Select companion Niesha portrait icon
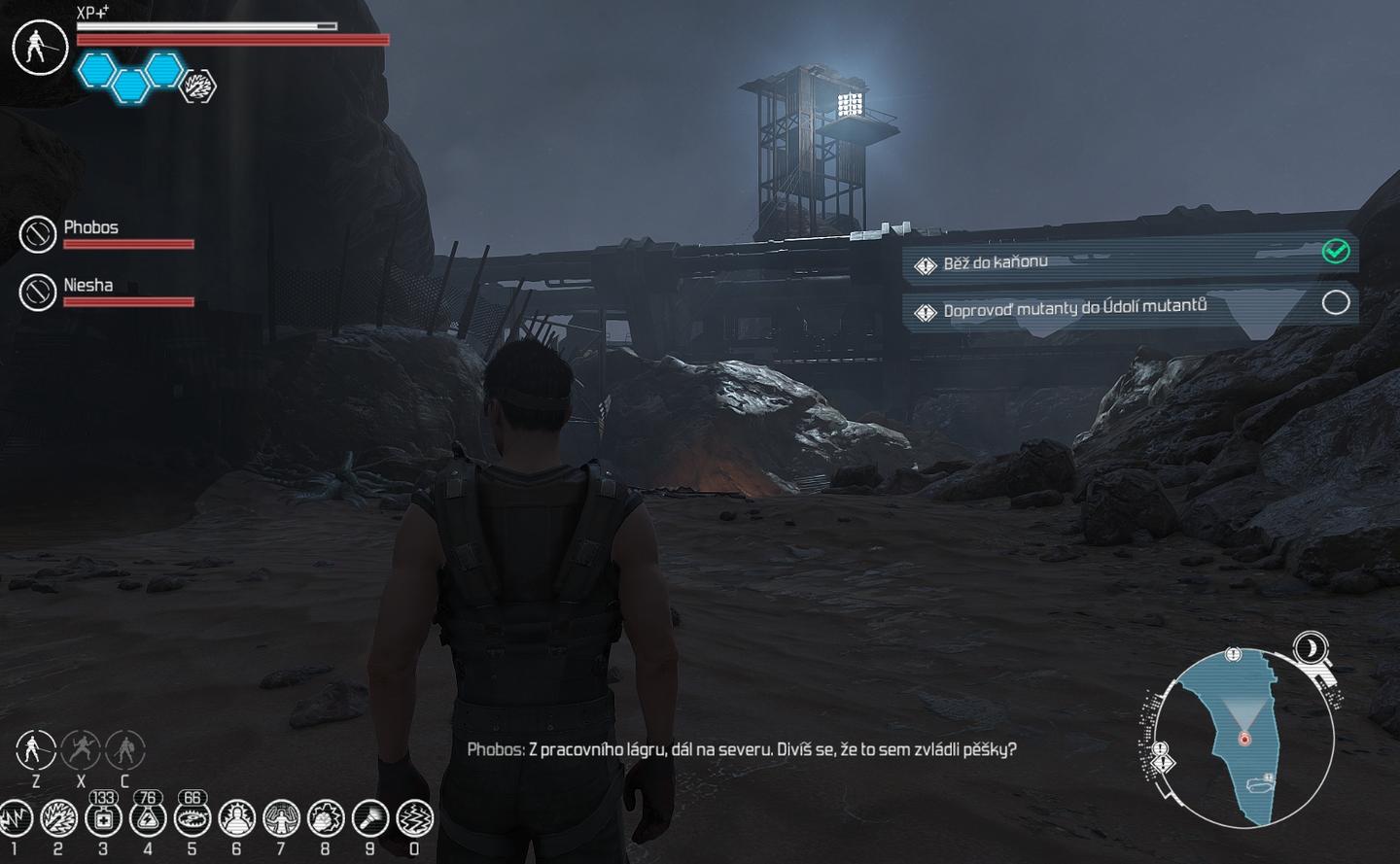This screenshot has height=864, width=1400. point(38,292)
